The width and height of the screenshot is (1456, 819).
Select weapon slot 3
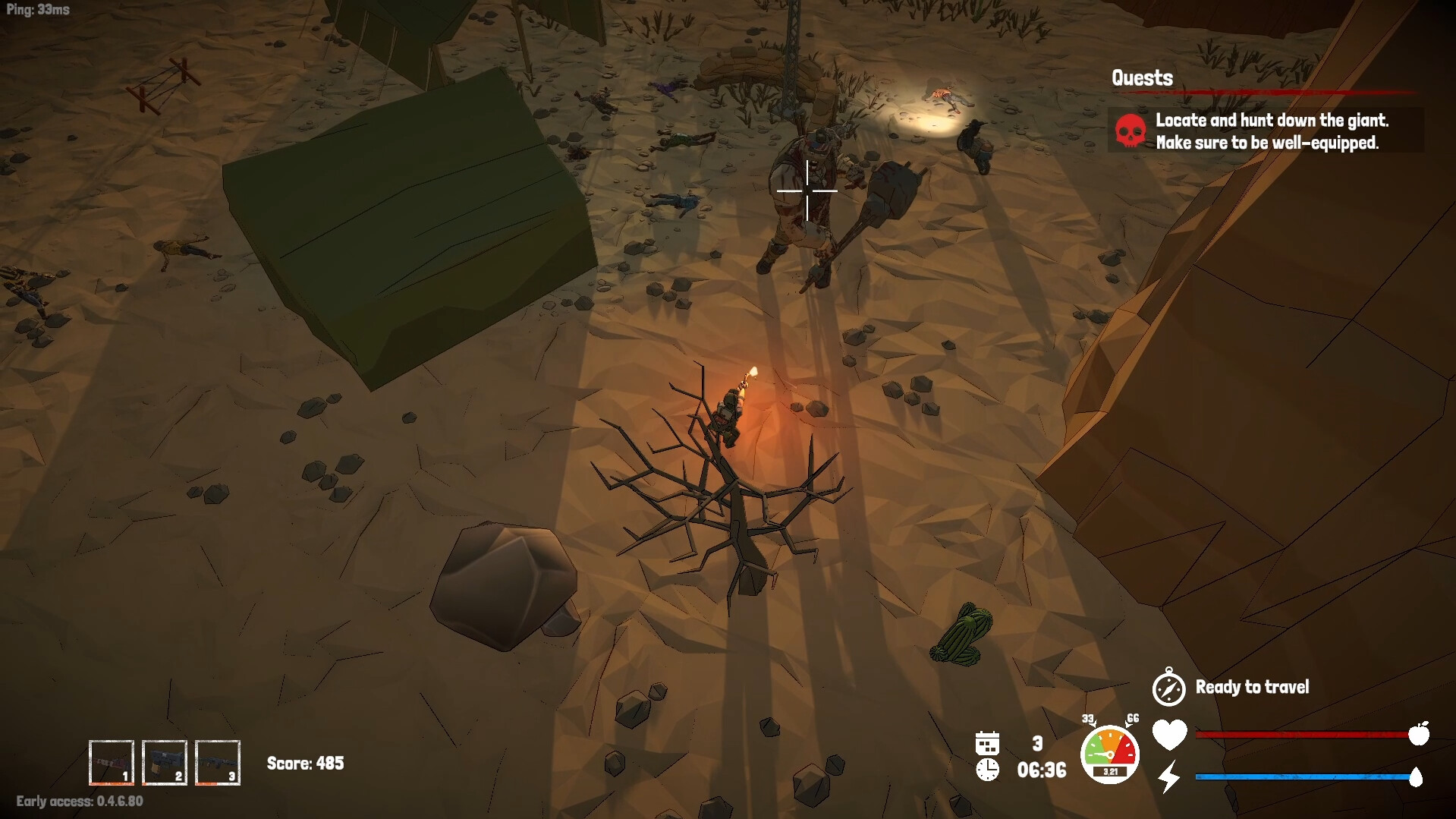point(218,764)
